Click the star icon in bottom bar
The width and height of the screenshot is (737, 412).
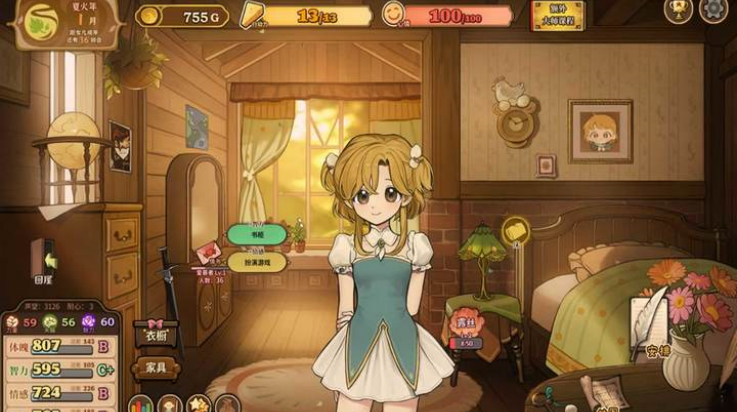click(x=197, y=405)
